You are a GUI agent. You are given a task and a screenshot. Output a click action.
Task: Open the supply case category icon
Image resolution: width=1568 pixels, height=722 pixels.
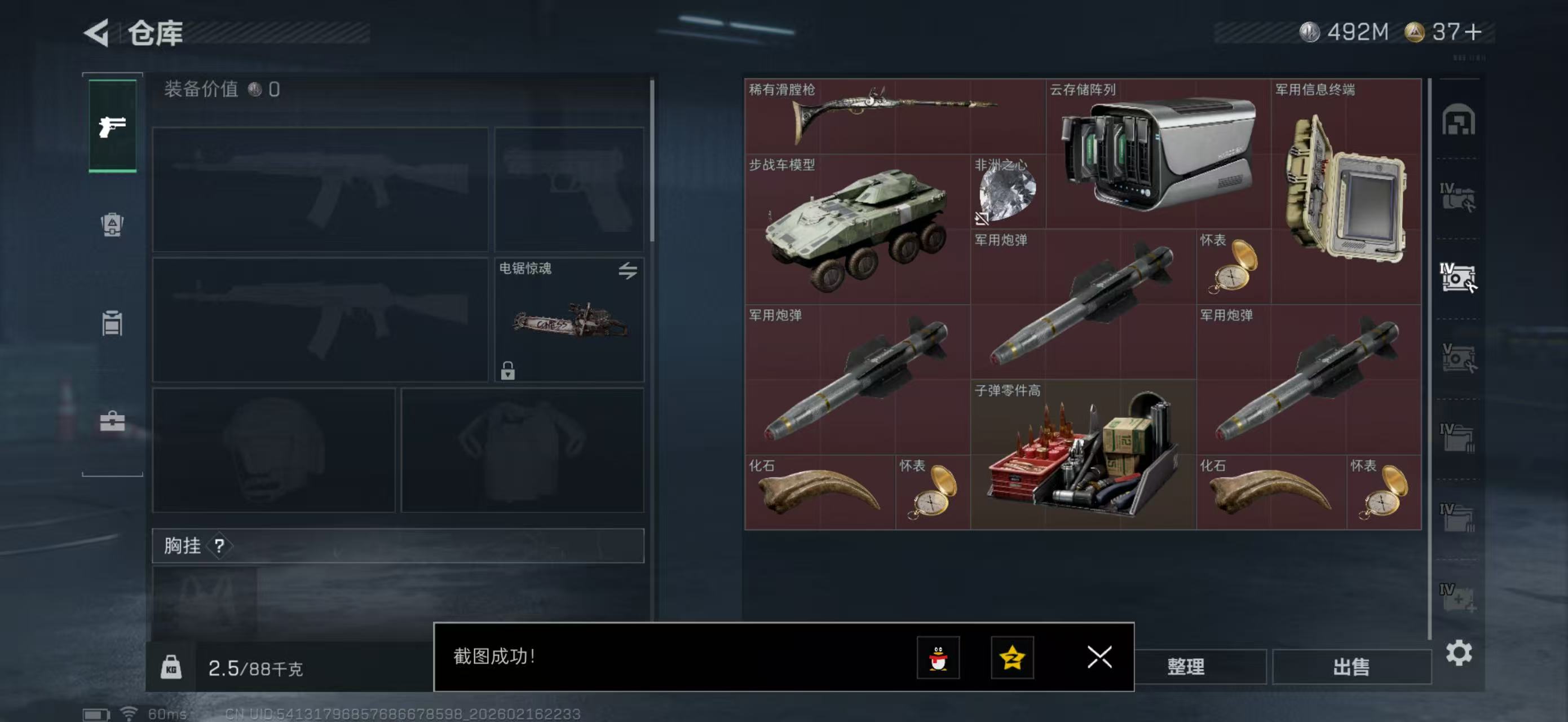(112, 420)
